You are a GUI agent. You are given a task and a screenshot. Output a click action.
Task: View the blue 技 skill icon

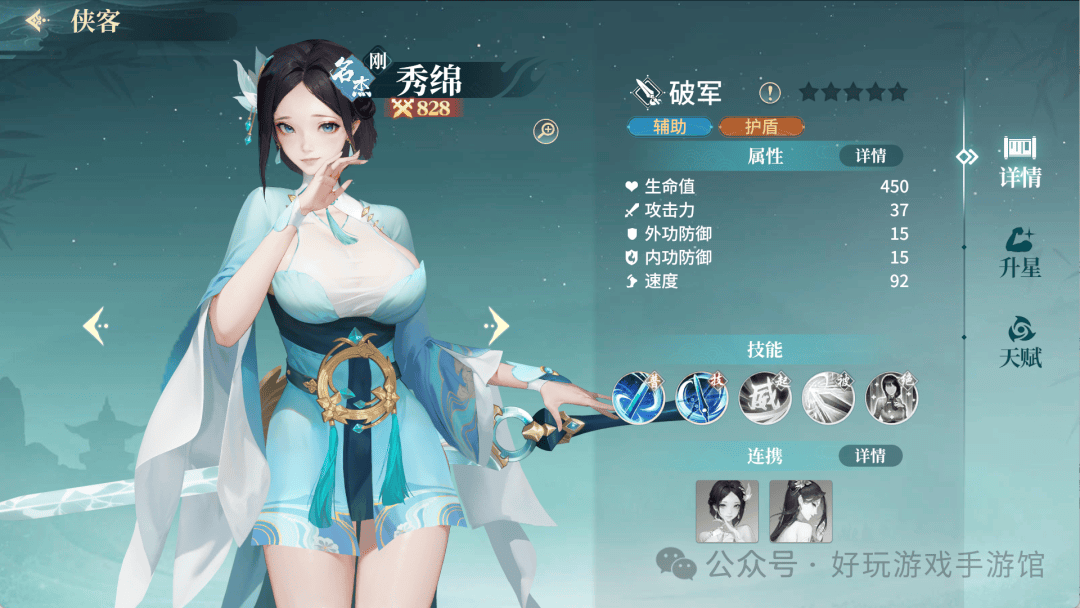click(x=702, y=395)
